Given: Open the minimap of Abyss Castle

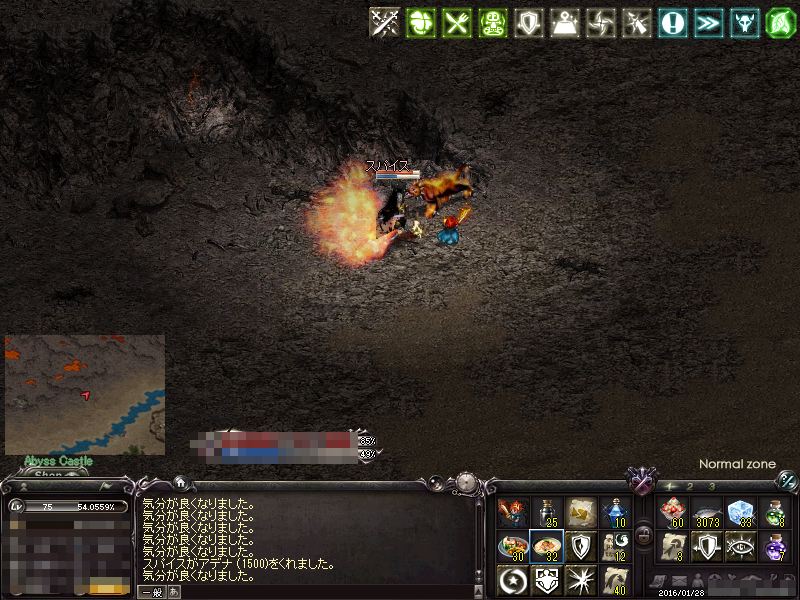Looking at the screenshot, I should click(x=85, y=394).
